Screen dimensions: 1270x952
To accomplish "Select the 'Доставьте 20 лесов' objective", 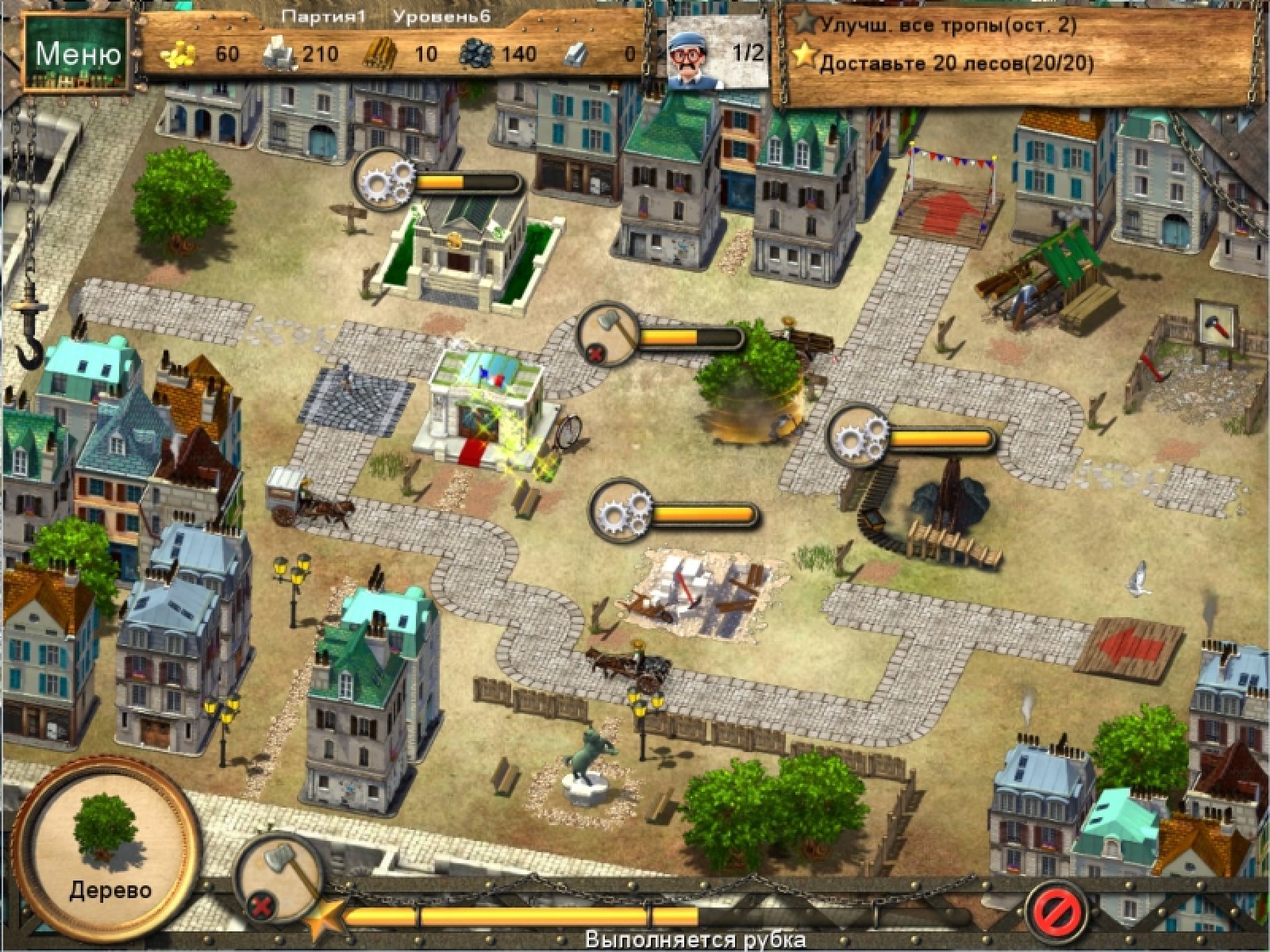I will [956, 63].
